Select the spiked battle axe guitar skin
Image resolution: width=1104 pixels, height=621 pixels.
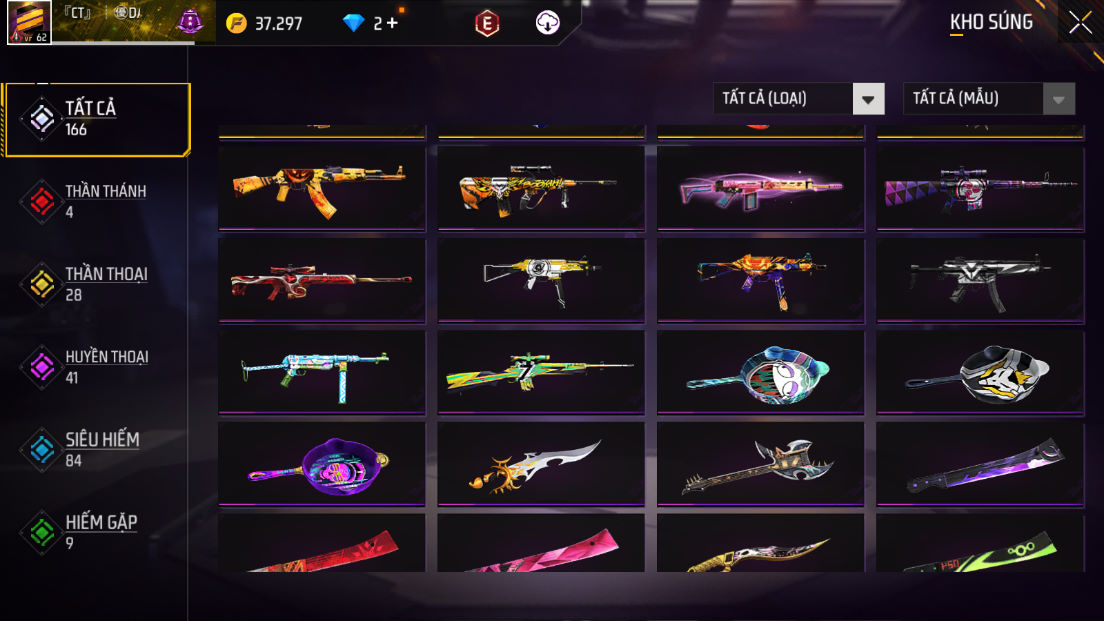pyautogui.click(x=760, y=464)
